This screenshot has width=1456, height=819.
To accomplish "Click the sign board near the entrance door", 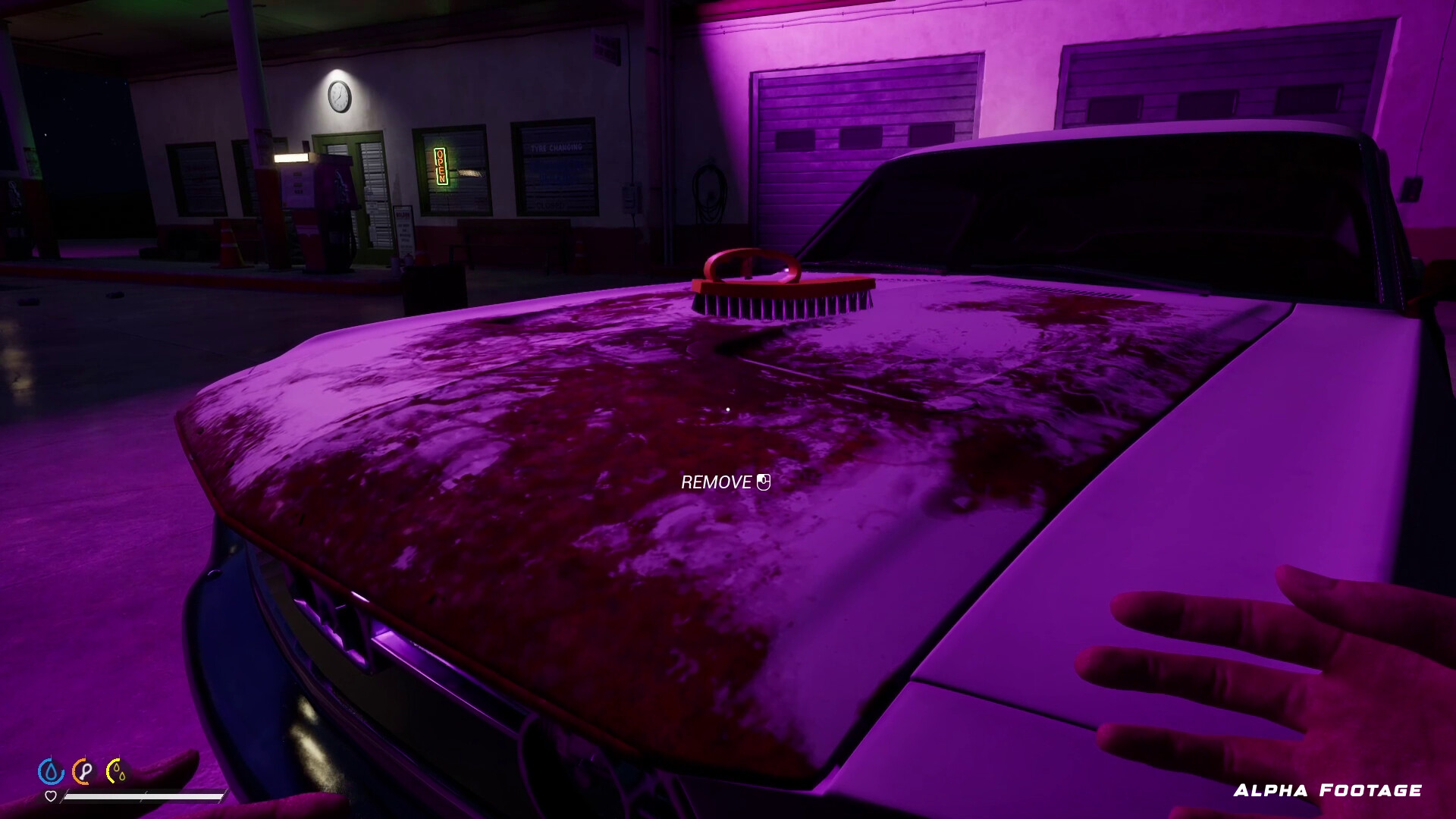I will (404, 229).
